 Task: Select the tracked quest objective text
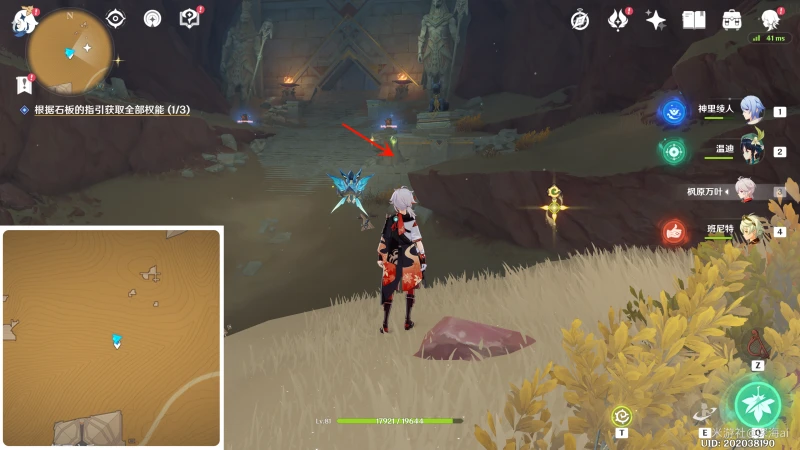[112, 110]
